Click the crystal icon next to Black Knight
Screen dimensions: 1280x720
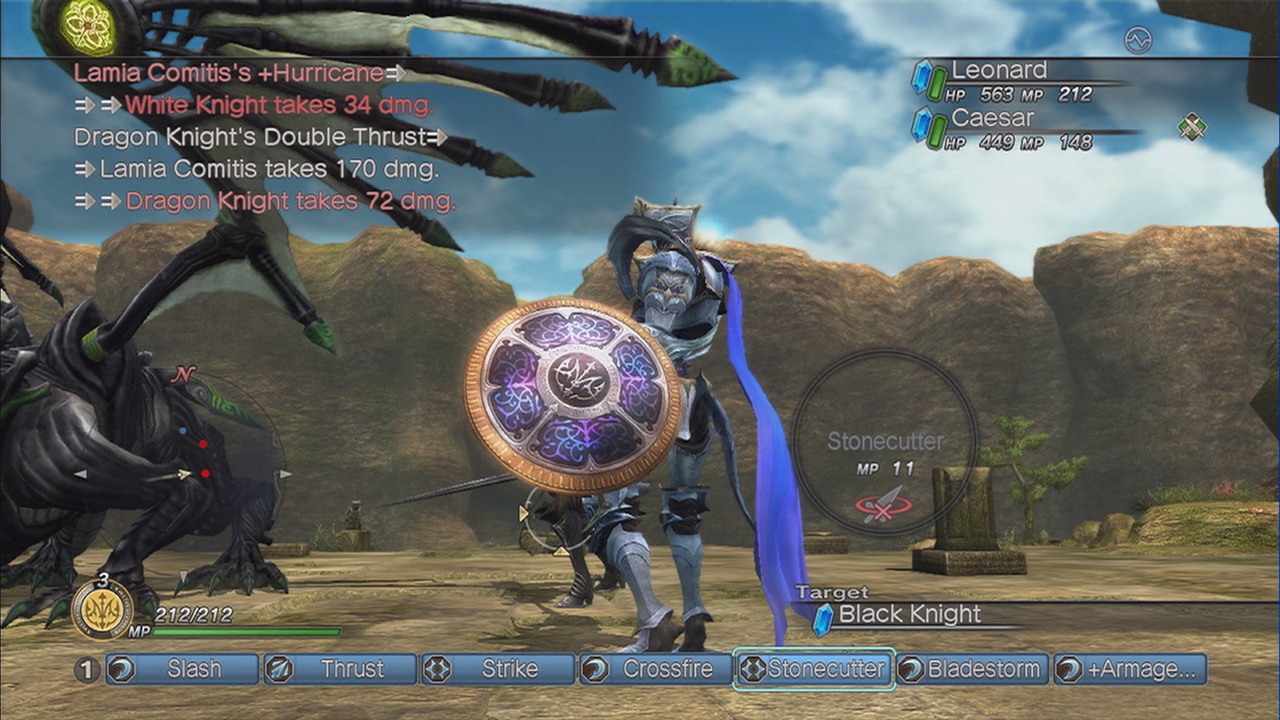(x=822, y=615)
